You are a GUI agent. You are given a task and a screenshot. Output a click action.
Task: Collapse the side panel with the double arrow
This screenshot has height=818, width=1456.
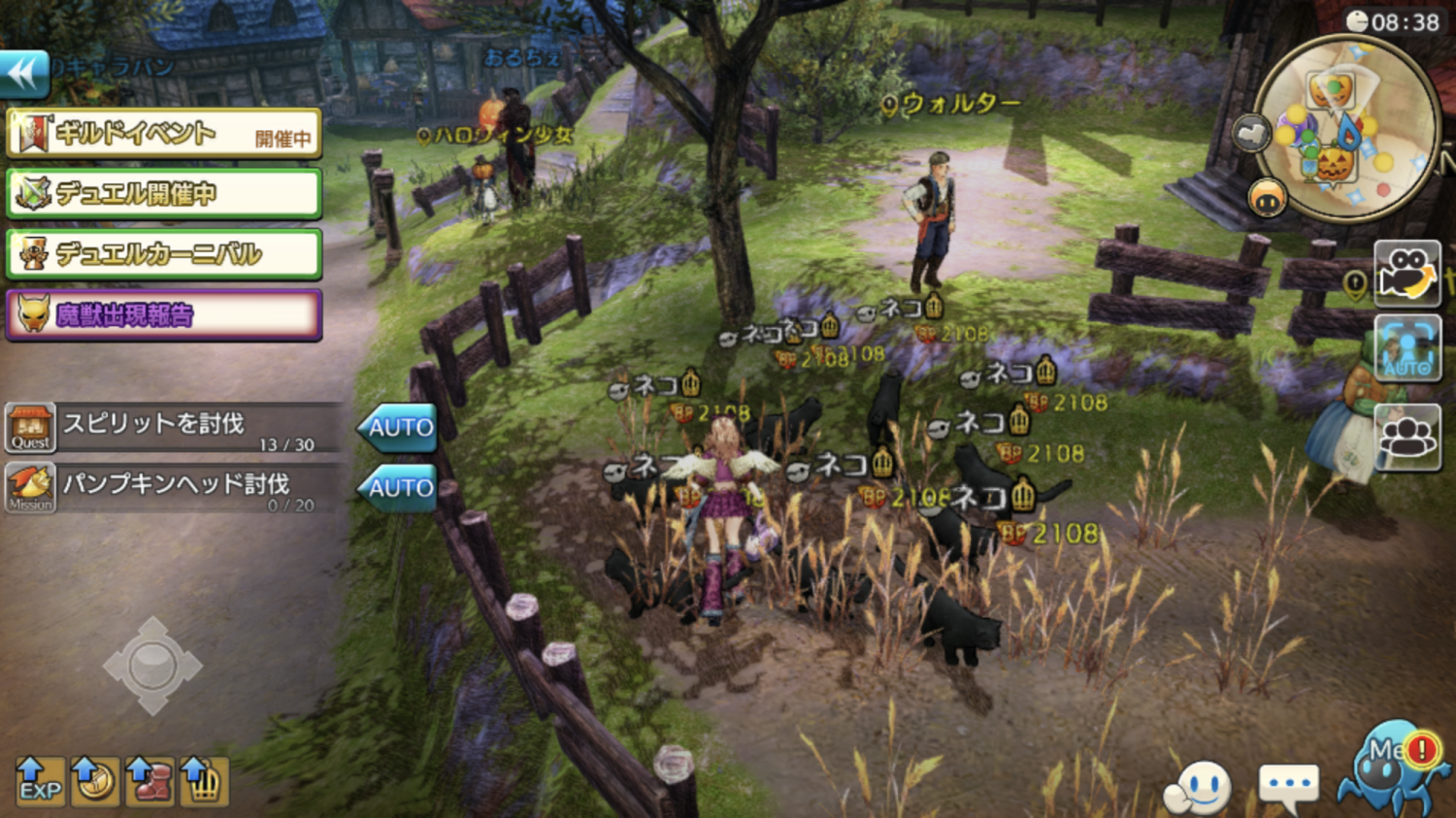[24, 74]
